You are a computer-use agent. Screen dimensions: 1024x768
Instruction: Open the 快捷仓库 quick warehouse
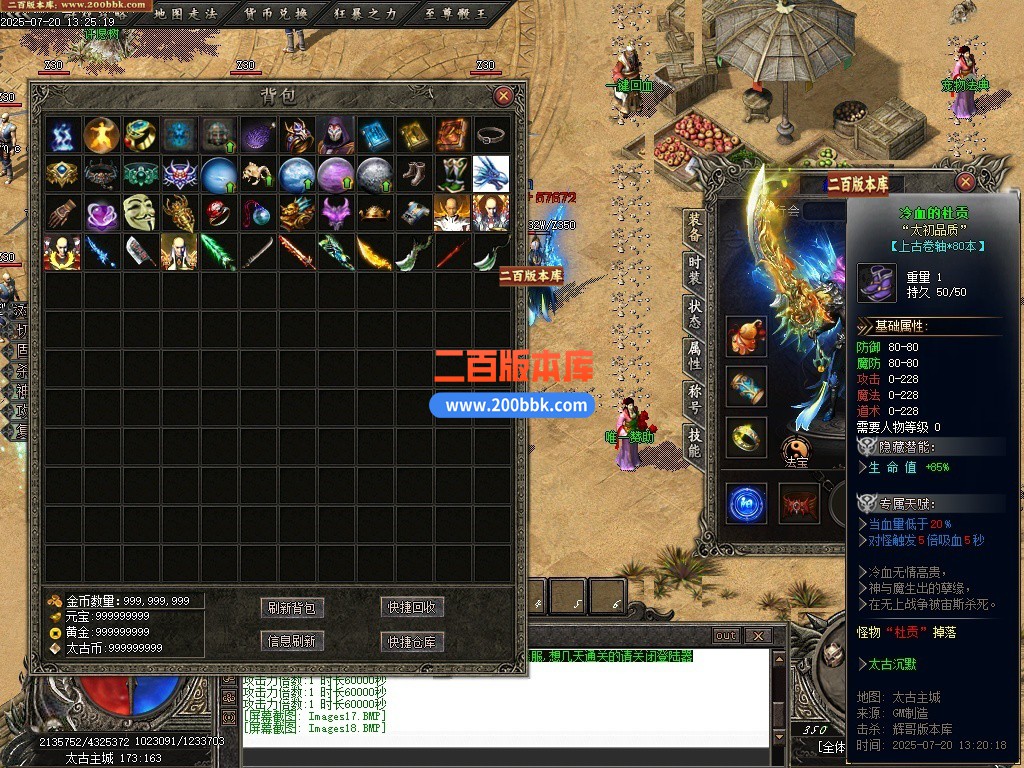tap(412, 641)
